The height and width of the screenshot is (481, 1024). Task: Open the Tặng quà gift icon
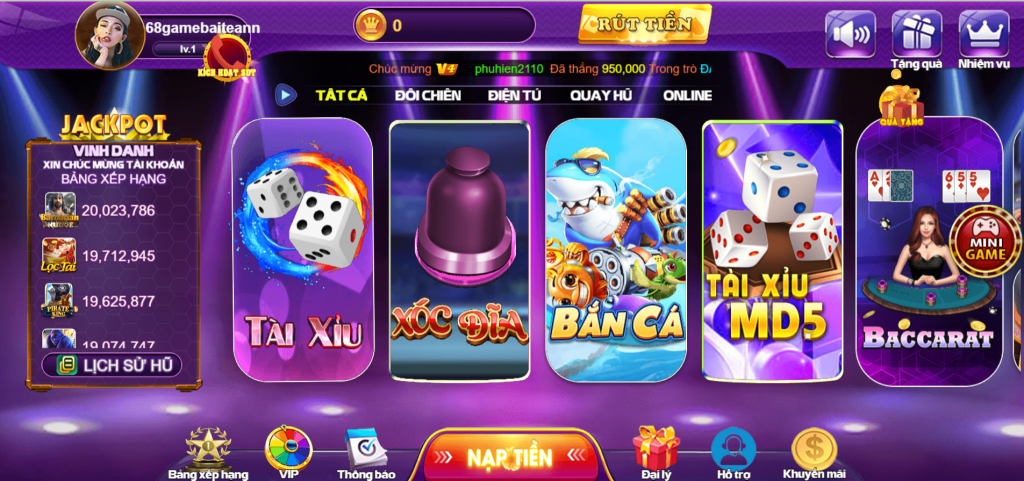(x=916, y=34)
